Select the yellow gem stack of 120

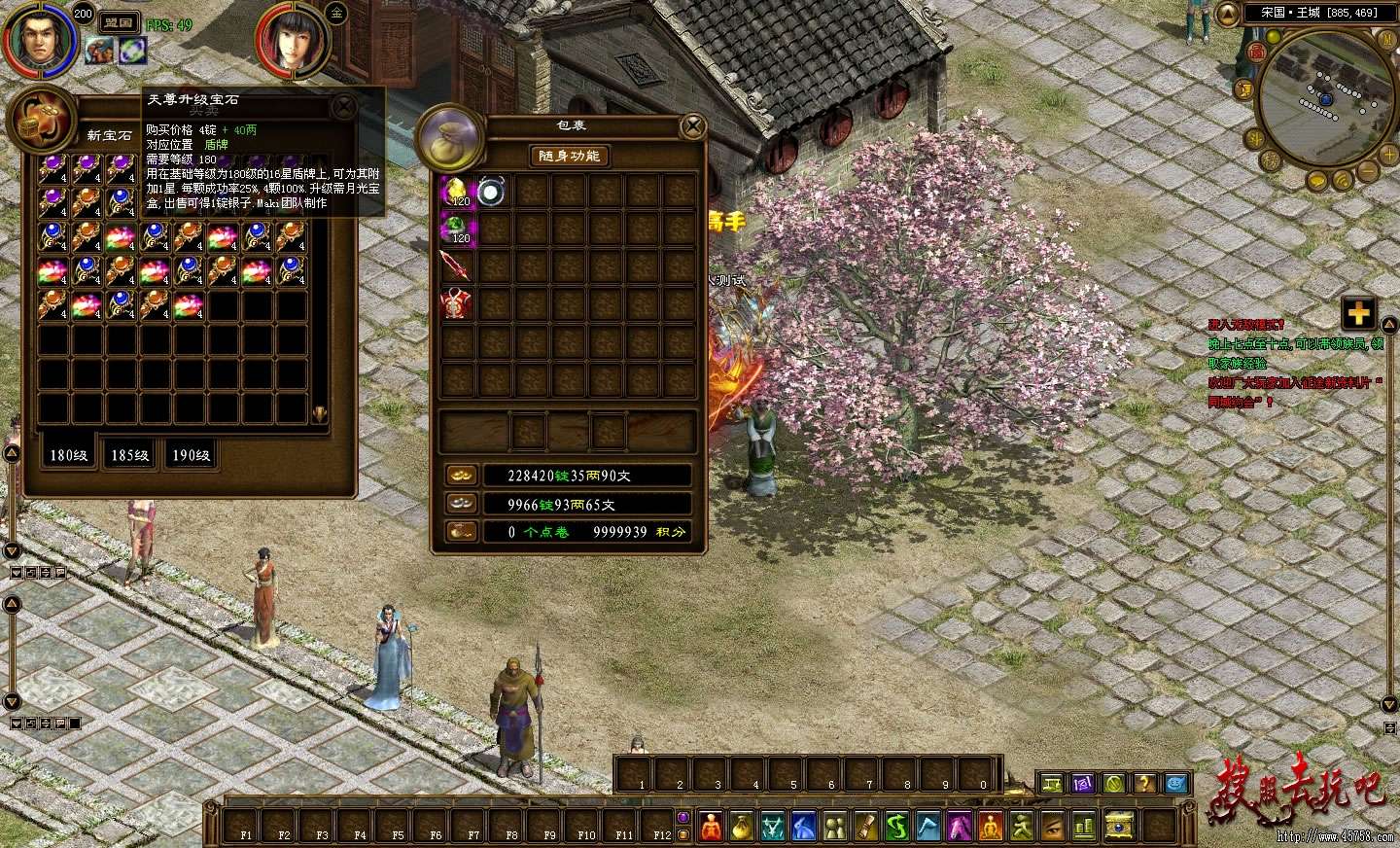(457, 192)
